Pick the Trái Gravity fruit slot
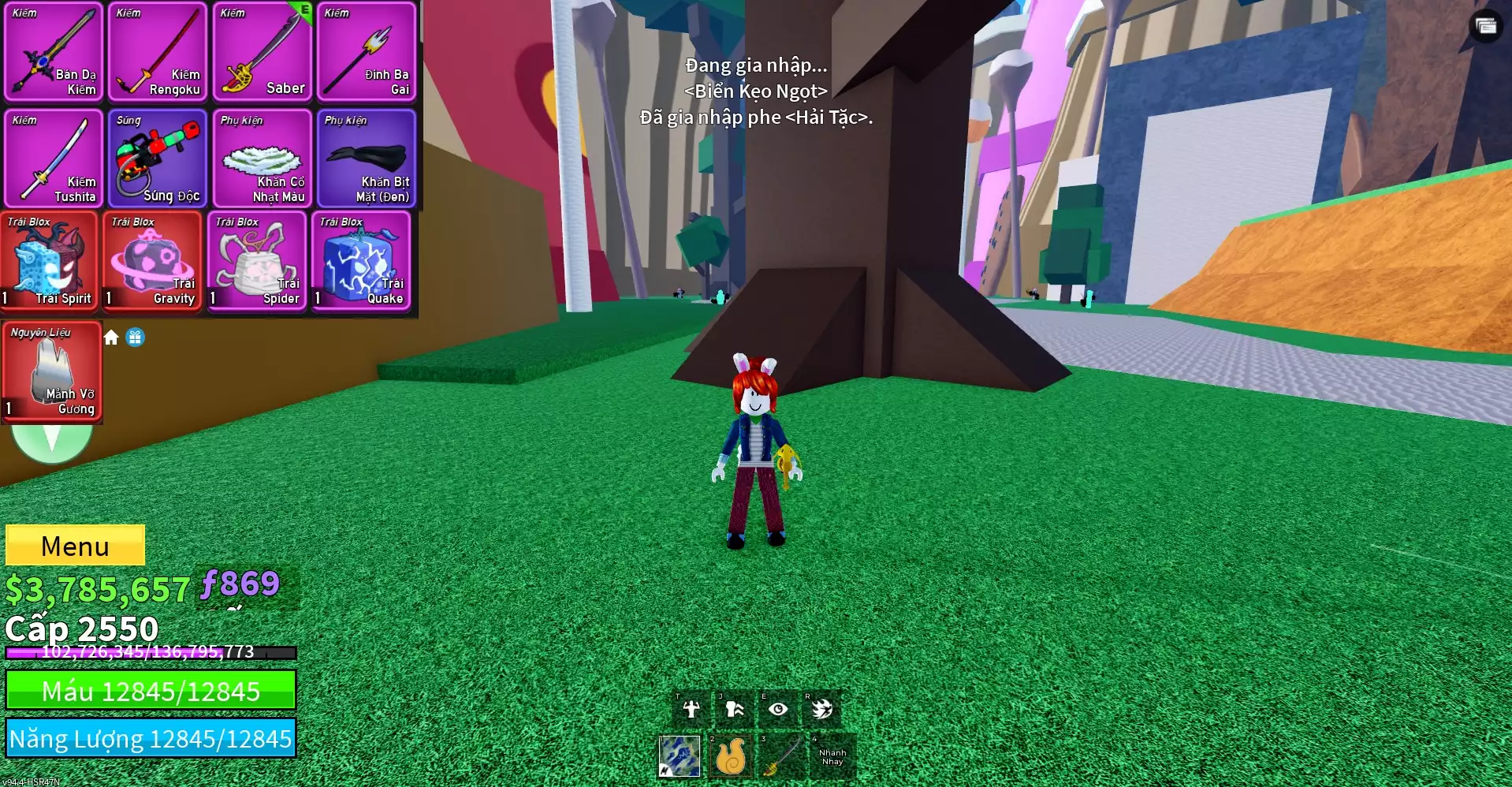 click(153, 261)
